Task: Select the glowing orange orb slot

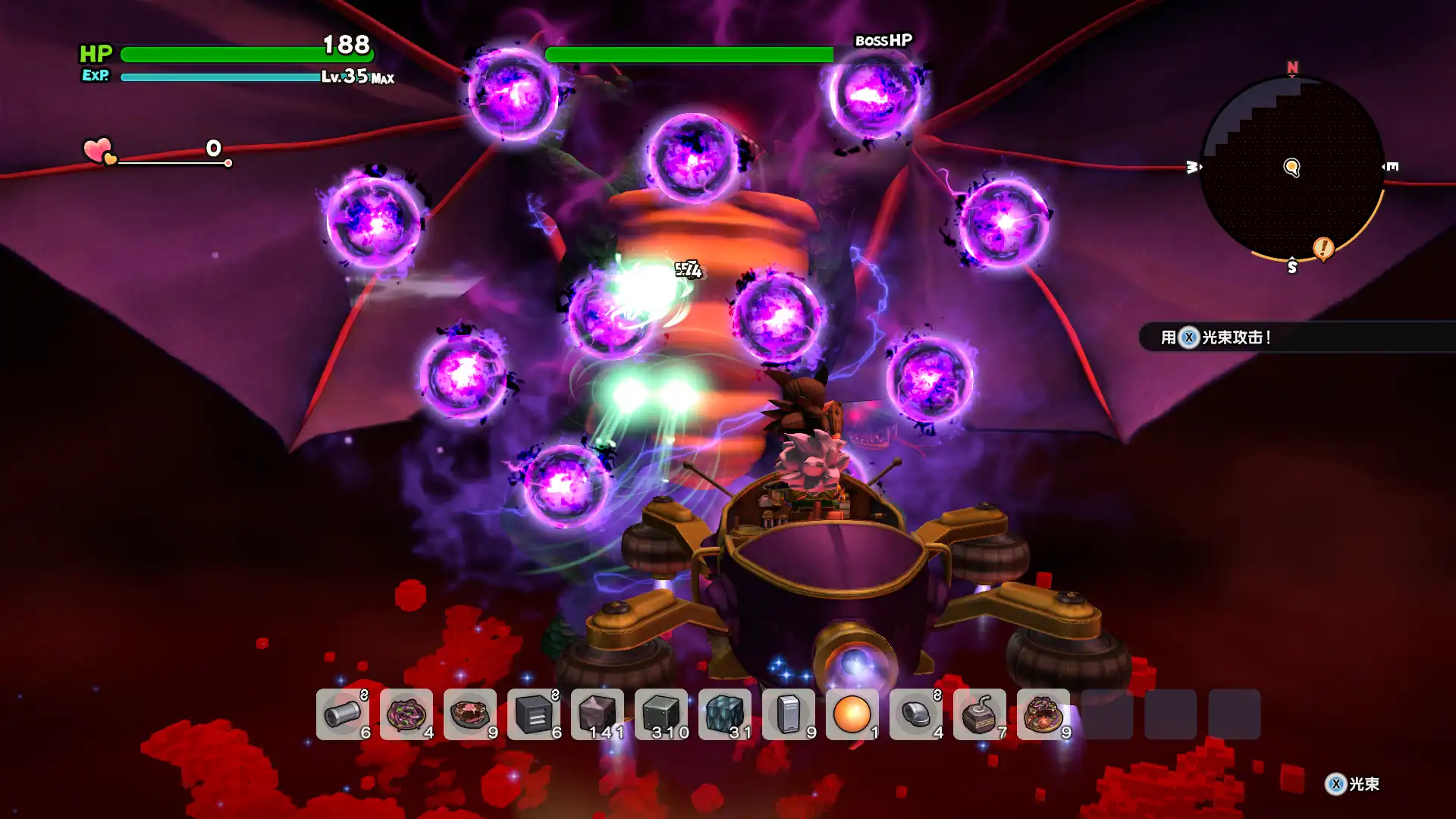Action: tap(852, 714)
